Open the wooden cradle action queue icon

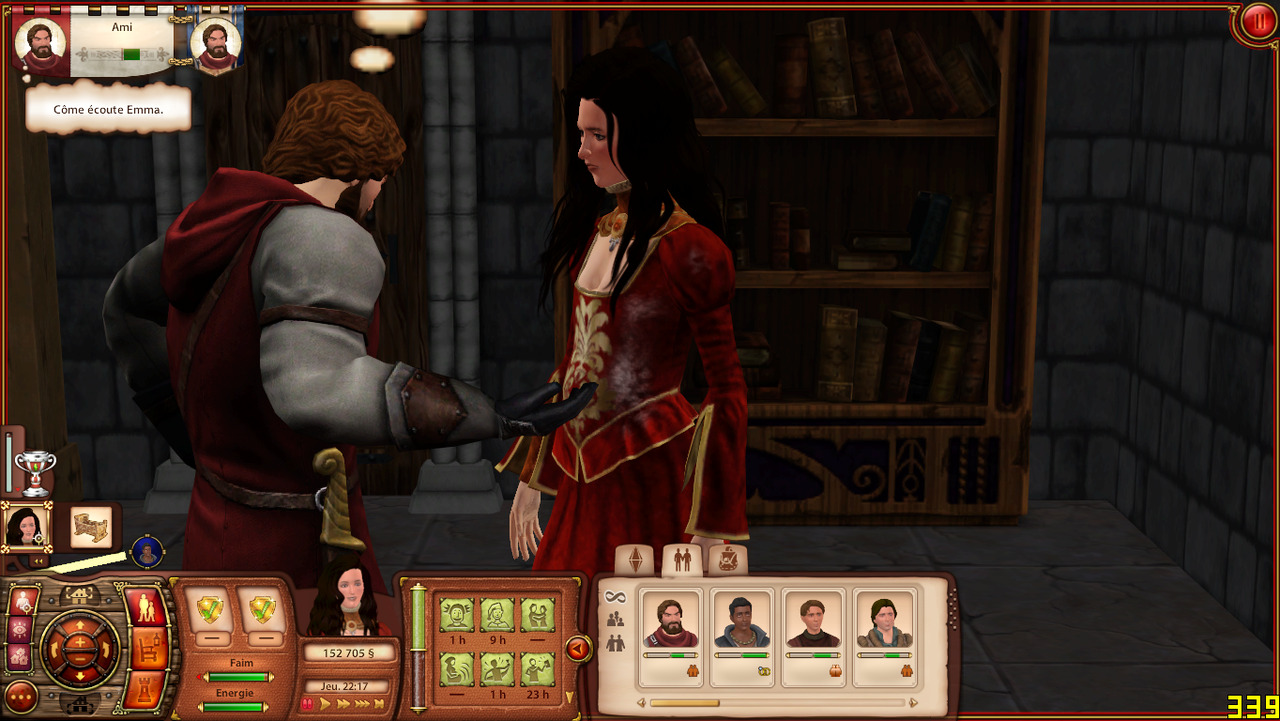click(91, 526)
